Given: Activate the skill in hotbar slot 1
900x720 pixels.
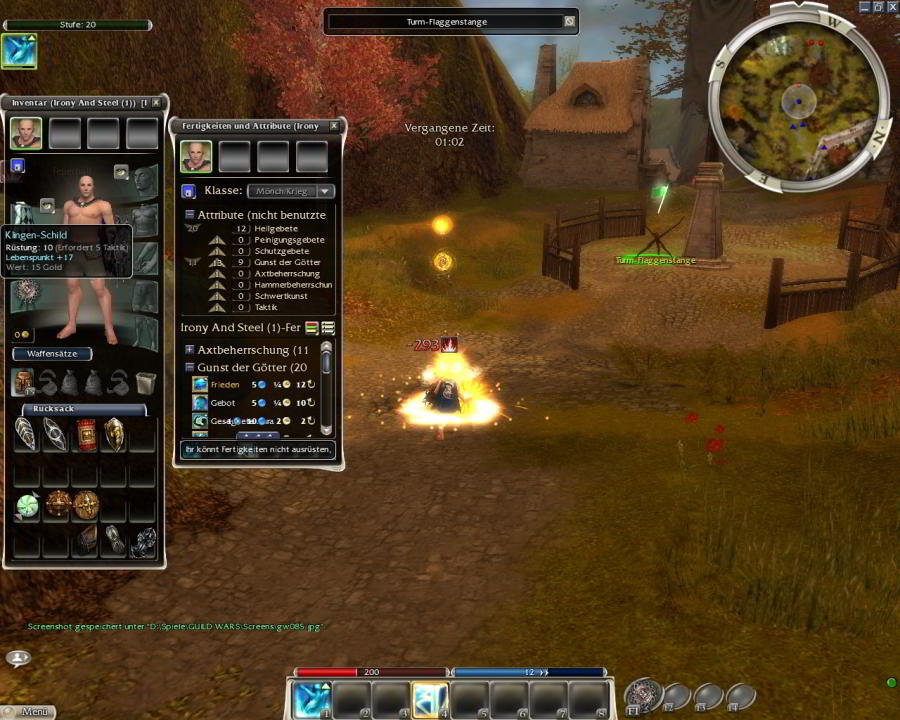Looking at the screenshot, I should click(x=313, y=699).
